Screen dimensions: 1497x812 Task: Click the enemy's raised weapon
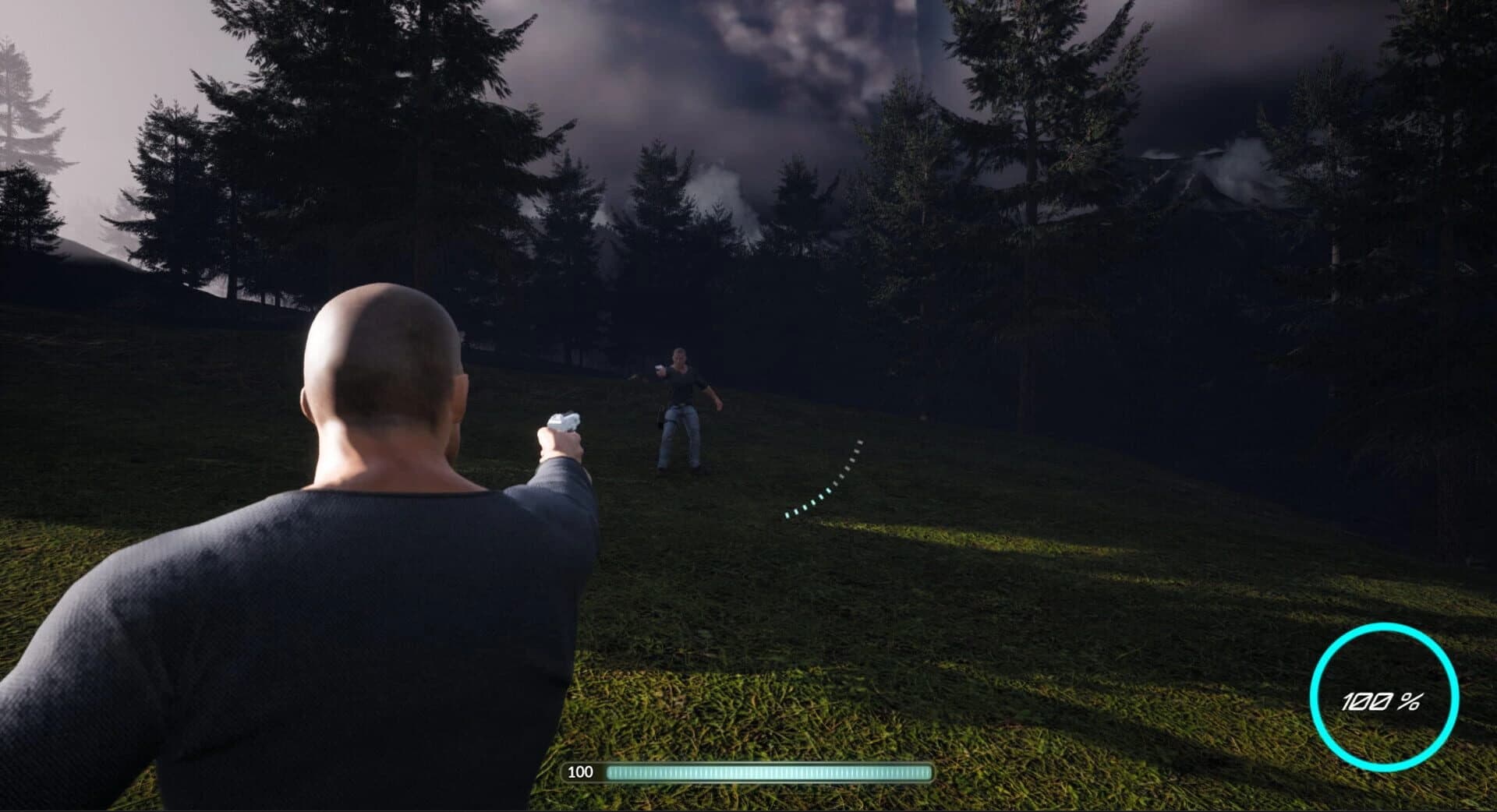[657, 369]
